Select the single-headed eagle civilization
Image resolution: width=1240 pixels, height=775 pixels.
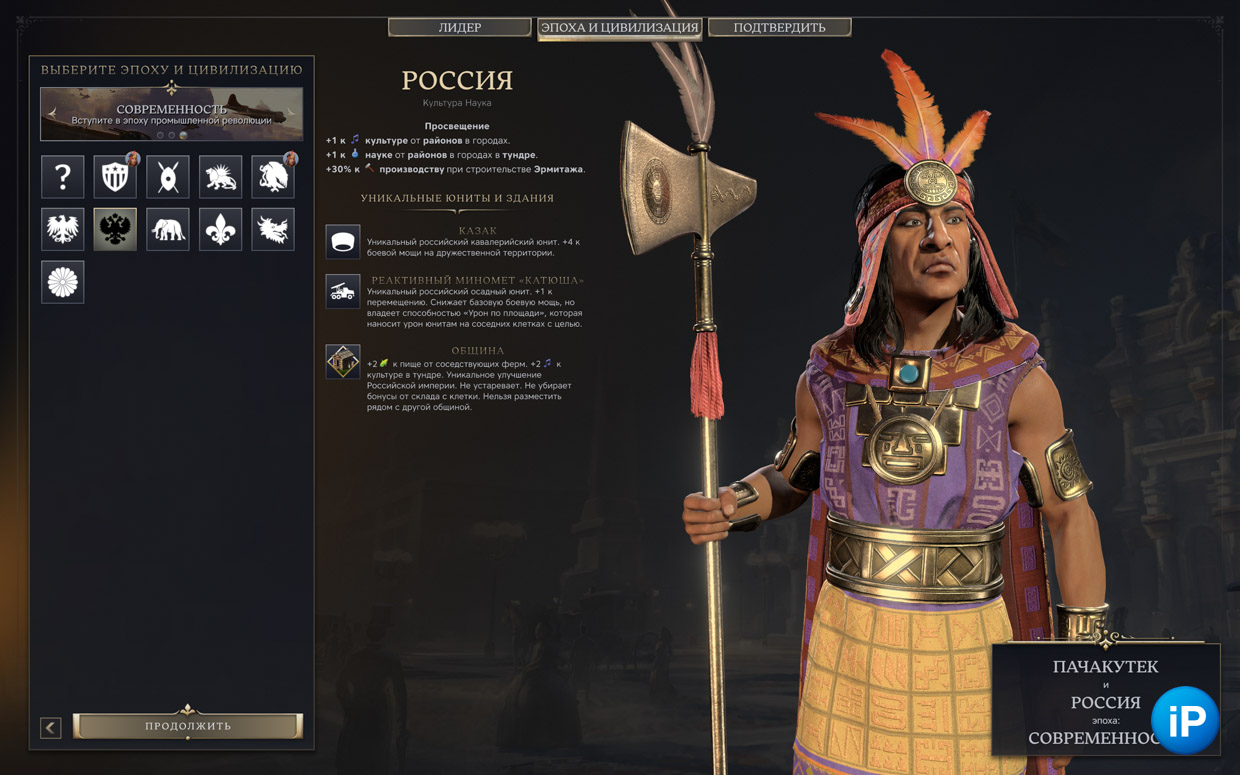pyautogui.click(x=62, y=229)
